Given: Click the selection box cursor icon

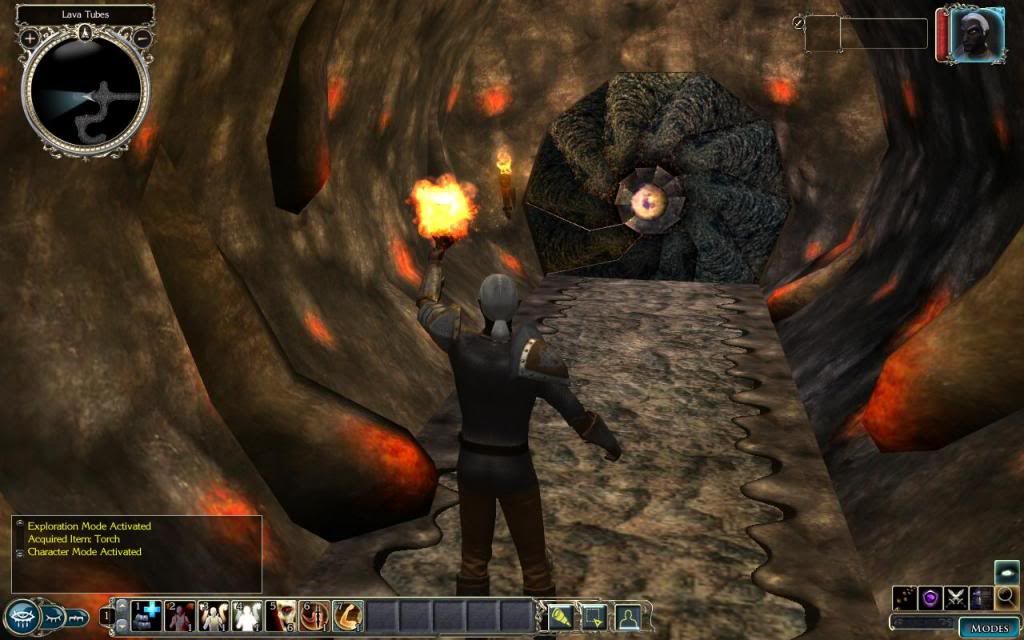Looking at the screenshot, I should coord(593,615).
